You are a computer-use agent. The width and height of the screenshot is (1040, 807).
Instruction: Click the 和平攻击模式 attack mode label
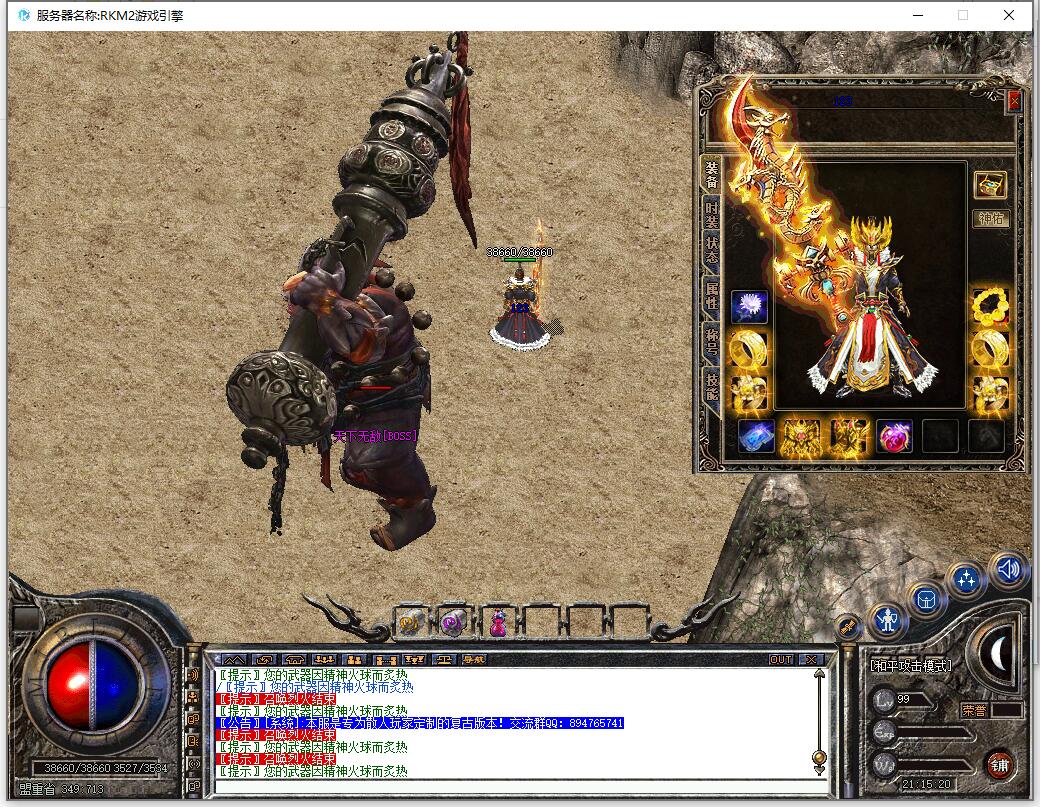click(x=911, y=665)
